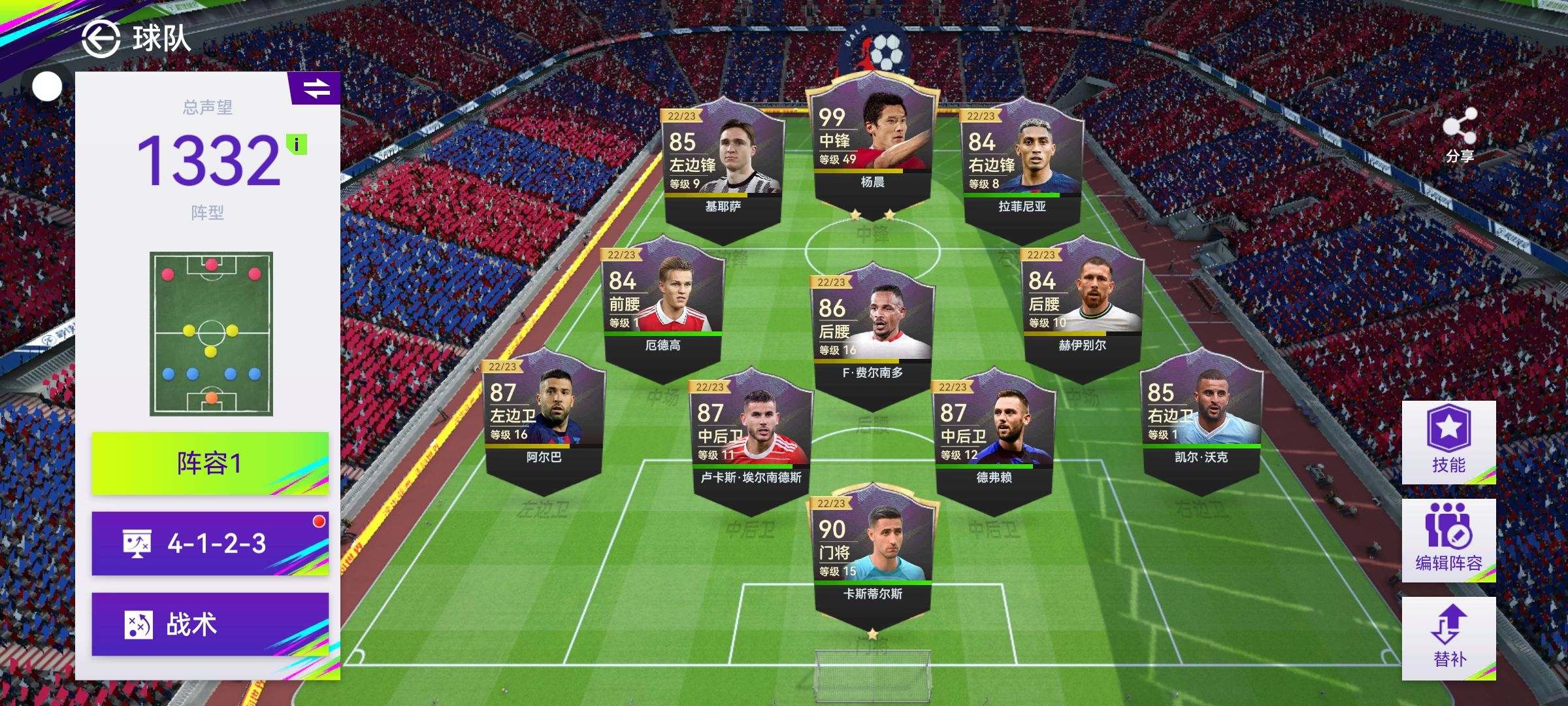Screen dimensions: 1568x706
Task: Show info for total reputation 1332
Action: coord(297,144)
